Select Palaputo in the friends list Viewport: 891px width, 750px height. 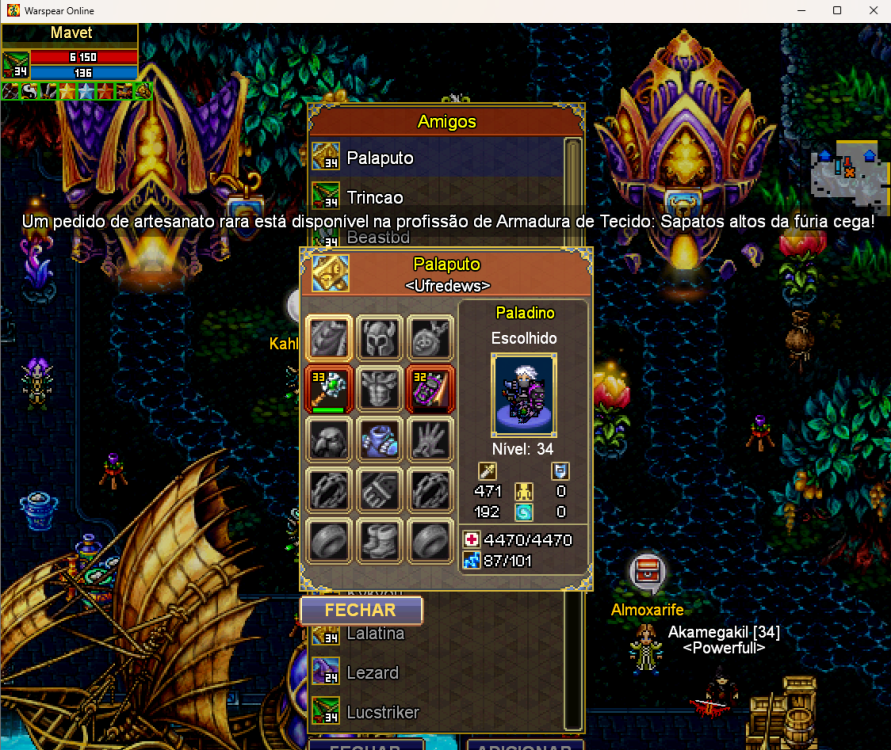[380, 158]
